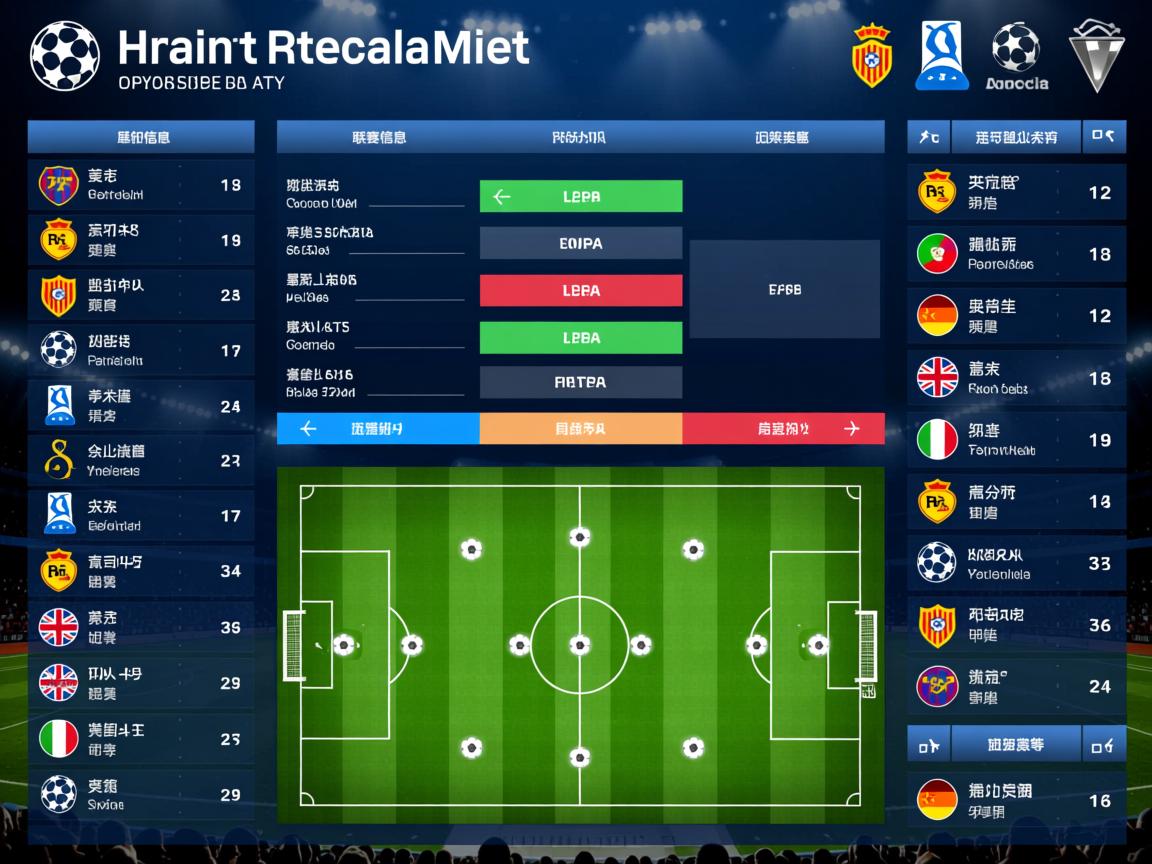The width and height of the screenshot is (1152, 864).
Task: Choose the soccer ball team scoring 33
Action: pyautogui.click(x=1016, y=564)
